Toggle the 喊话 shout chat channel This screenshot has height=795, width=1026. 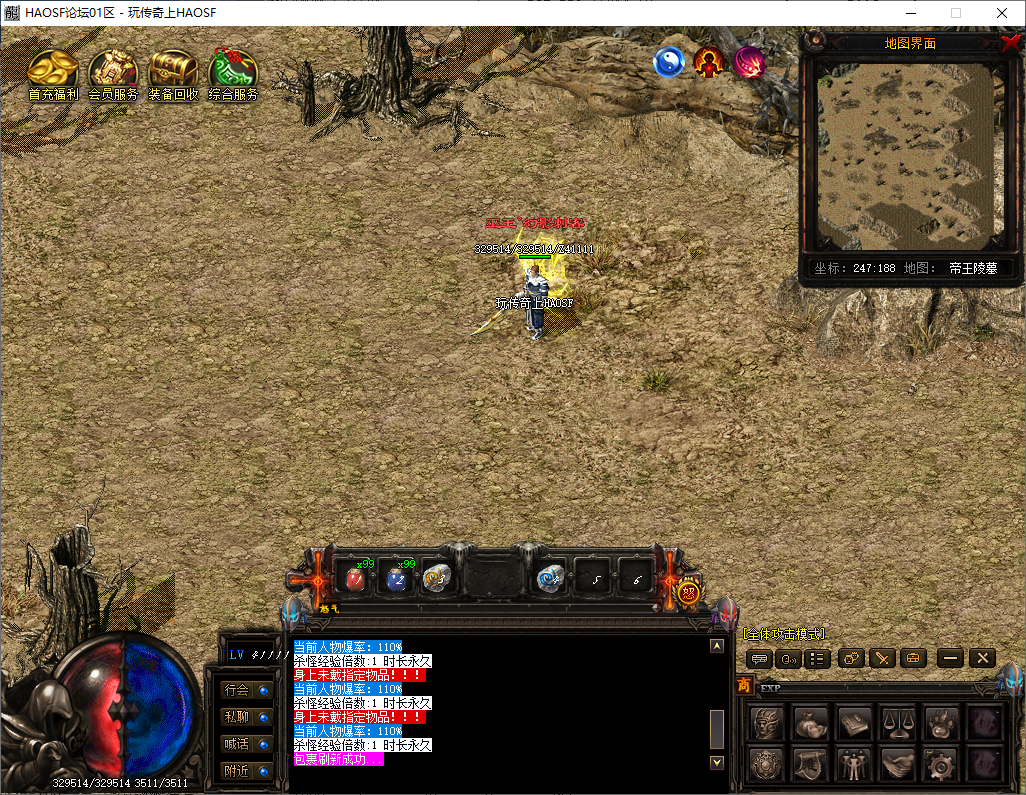247,744
